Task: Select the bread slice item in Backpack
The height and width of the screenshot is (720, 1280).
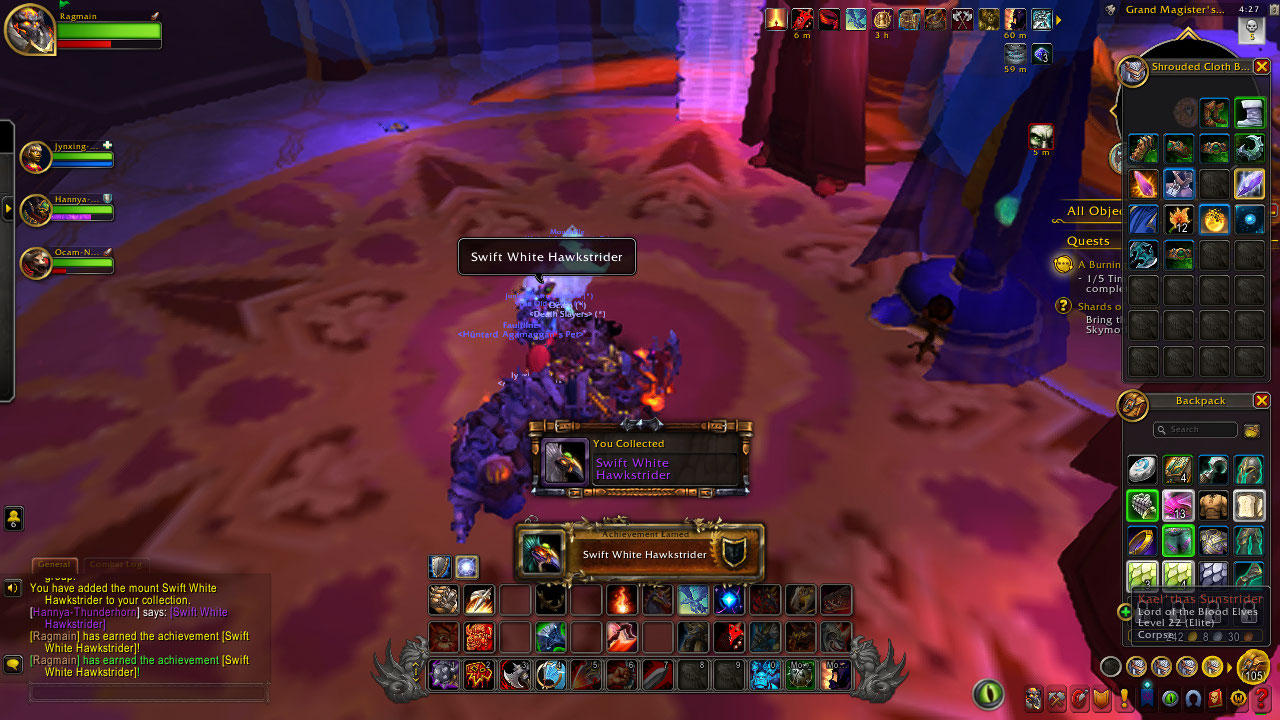Action: [x=1250, y=505]
